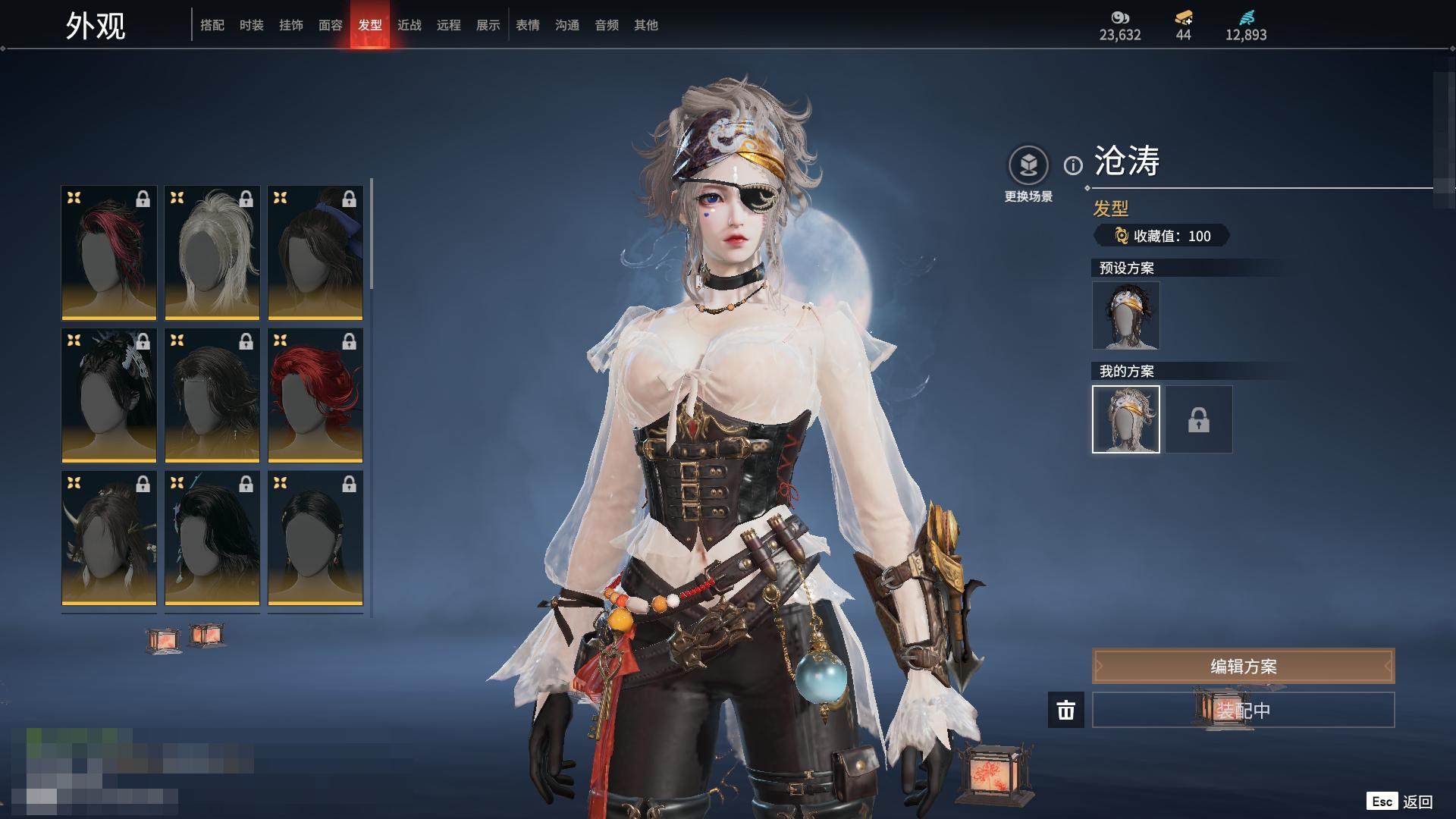
Task: Click the 编辑方案 edit scheme button
Action: (1243, 666)
